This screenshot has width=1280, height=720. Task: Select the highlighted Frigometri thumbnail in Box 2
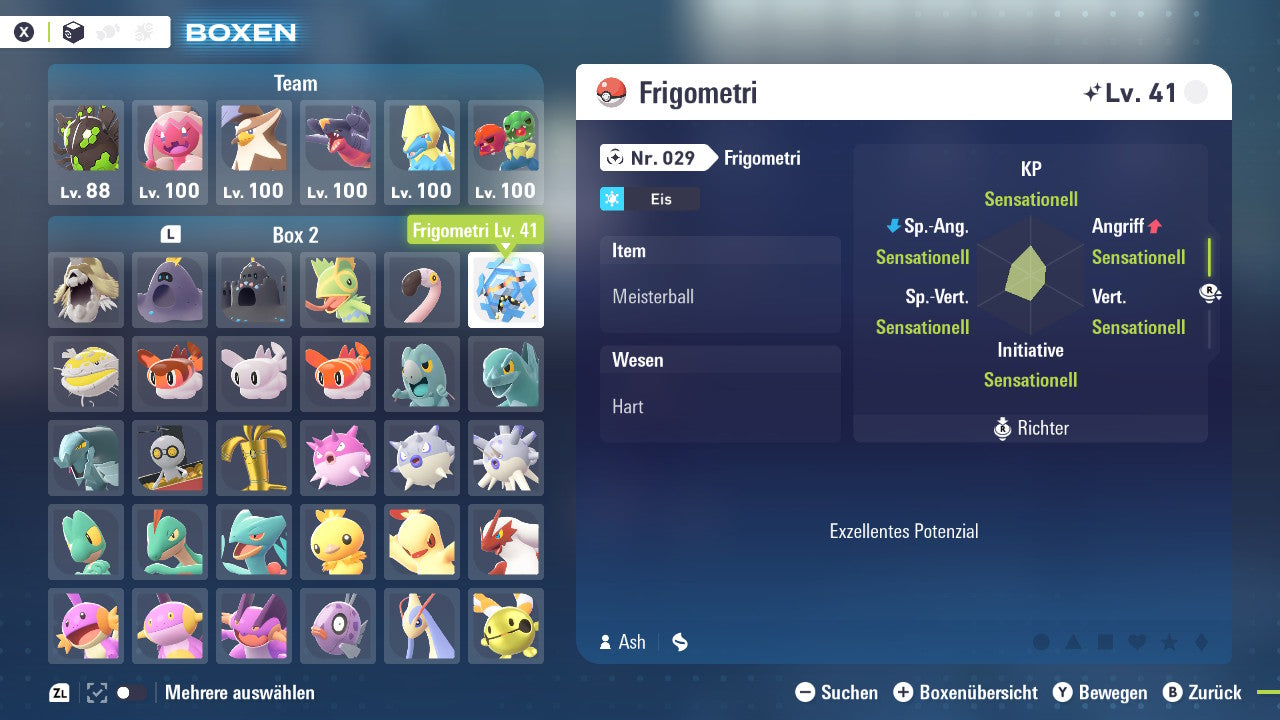click(x=506, y=290)
